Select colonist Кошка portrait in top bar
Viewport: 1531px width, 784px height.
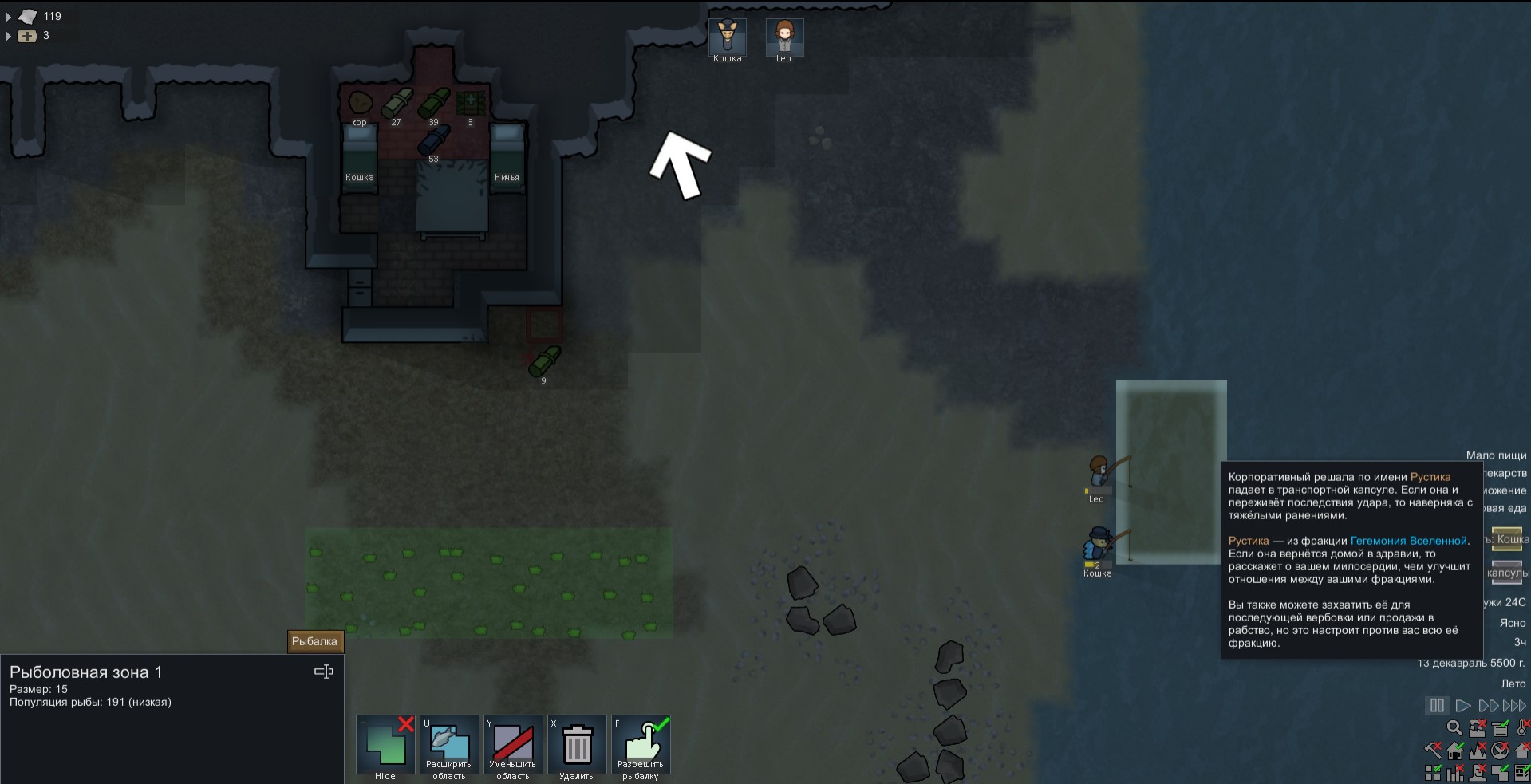point(727,38)
